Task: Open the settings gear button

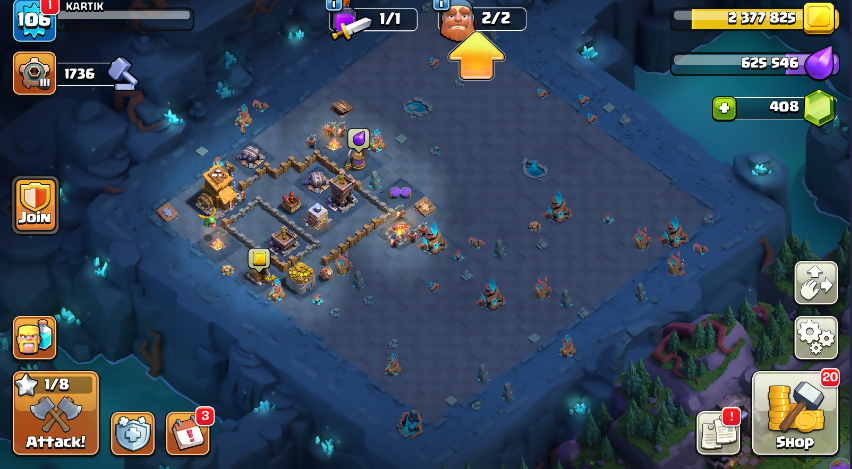Action: coord(815,338)
